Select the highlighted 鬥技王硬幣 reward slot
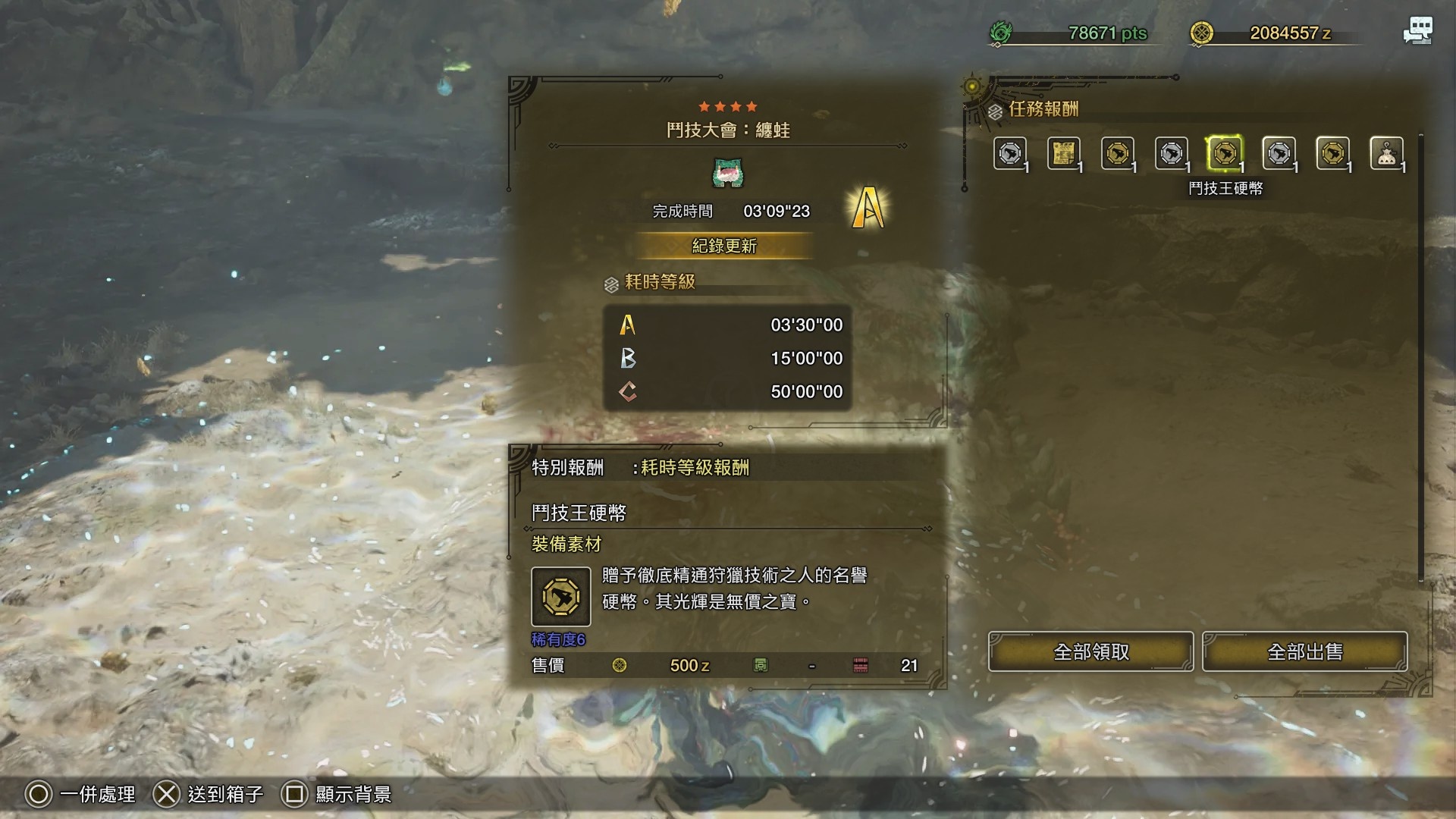Image resolution: width=1456 pixels, height=819 pixels. (1224, 154)
